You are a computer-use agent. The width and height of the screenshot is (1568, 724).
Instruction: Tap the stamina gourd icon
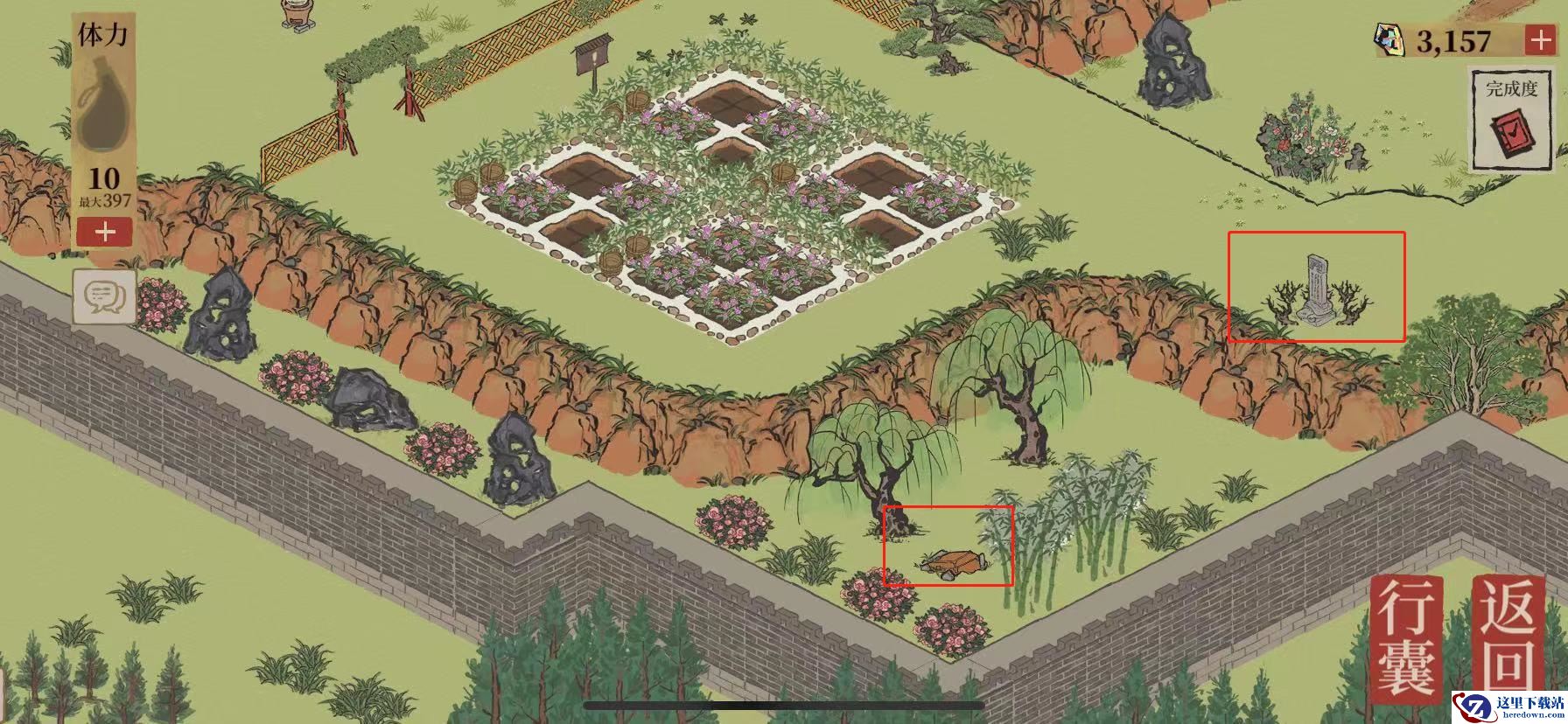pyautogui.click(x=103, y=108)
